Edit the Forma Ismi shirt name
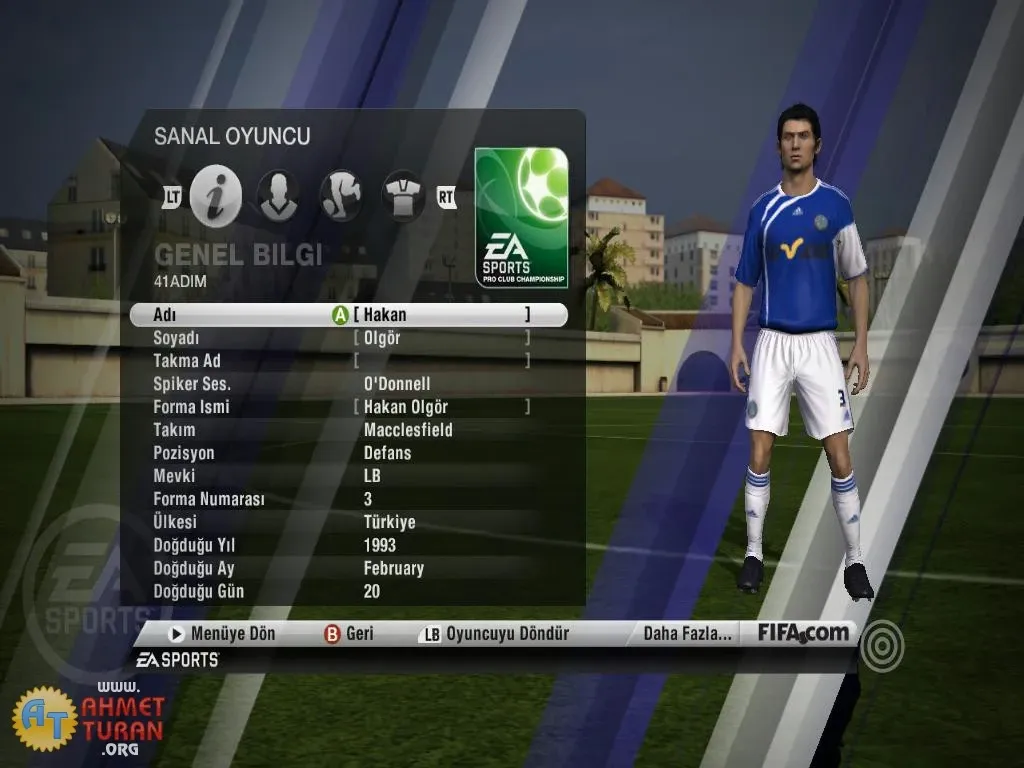Viewport: 1024px width, 768px height. [441, 407]
